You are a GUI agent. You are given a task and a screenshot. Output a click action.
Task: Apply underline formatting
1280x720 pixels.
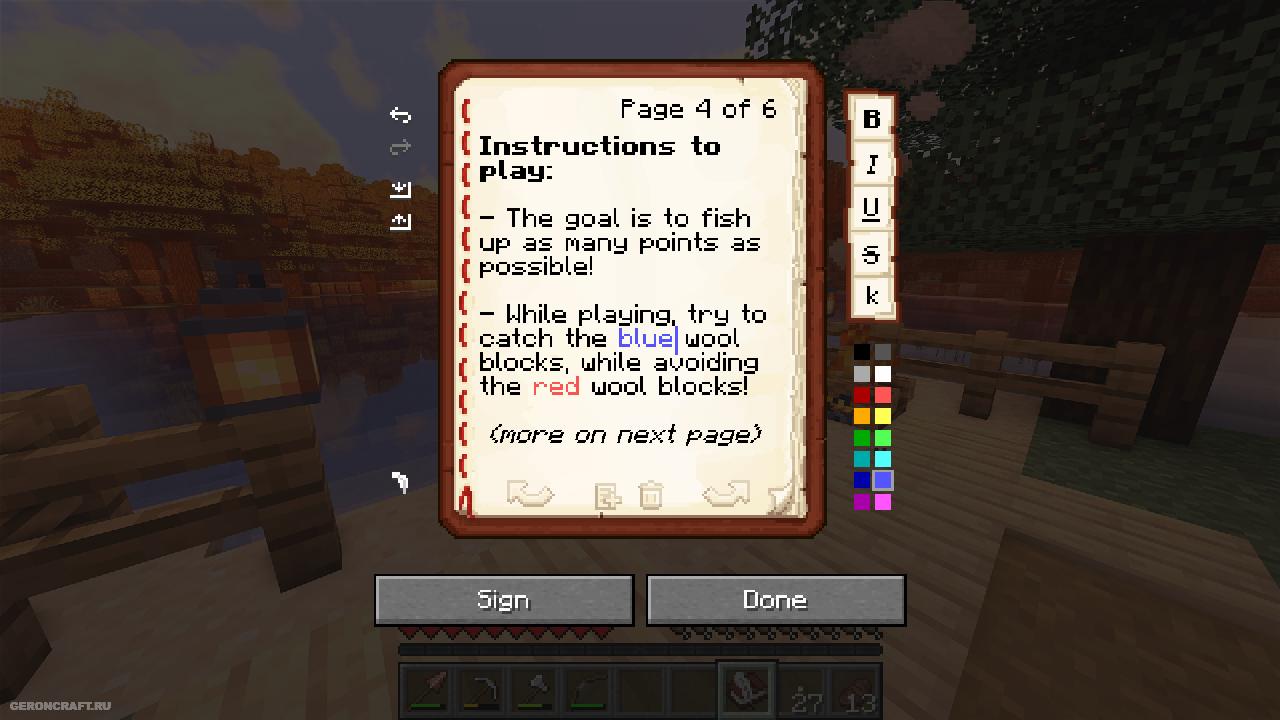click(871, 208)
